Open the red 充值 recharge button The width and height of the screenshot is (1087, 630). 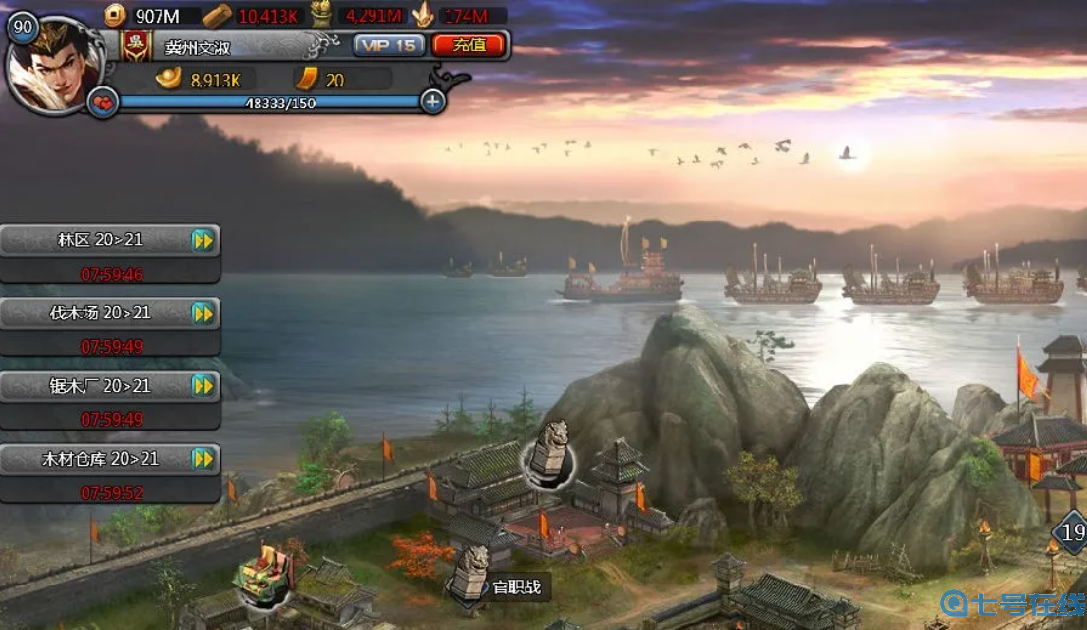(467, 45)
